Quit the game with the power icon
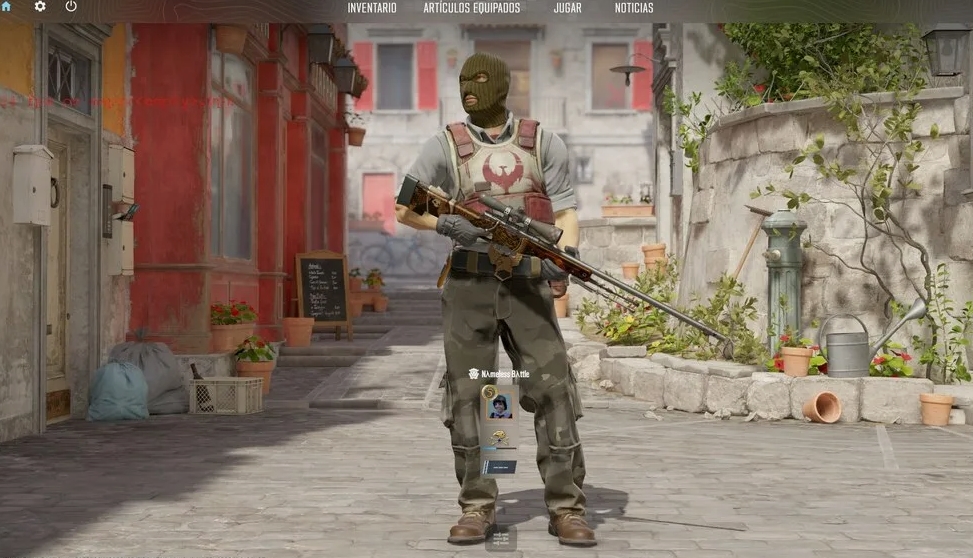This screenshot has width=973, height=558. tap(71, 7)
